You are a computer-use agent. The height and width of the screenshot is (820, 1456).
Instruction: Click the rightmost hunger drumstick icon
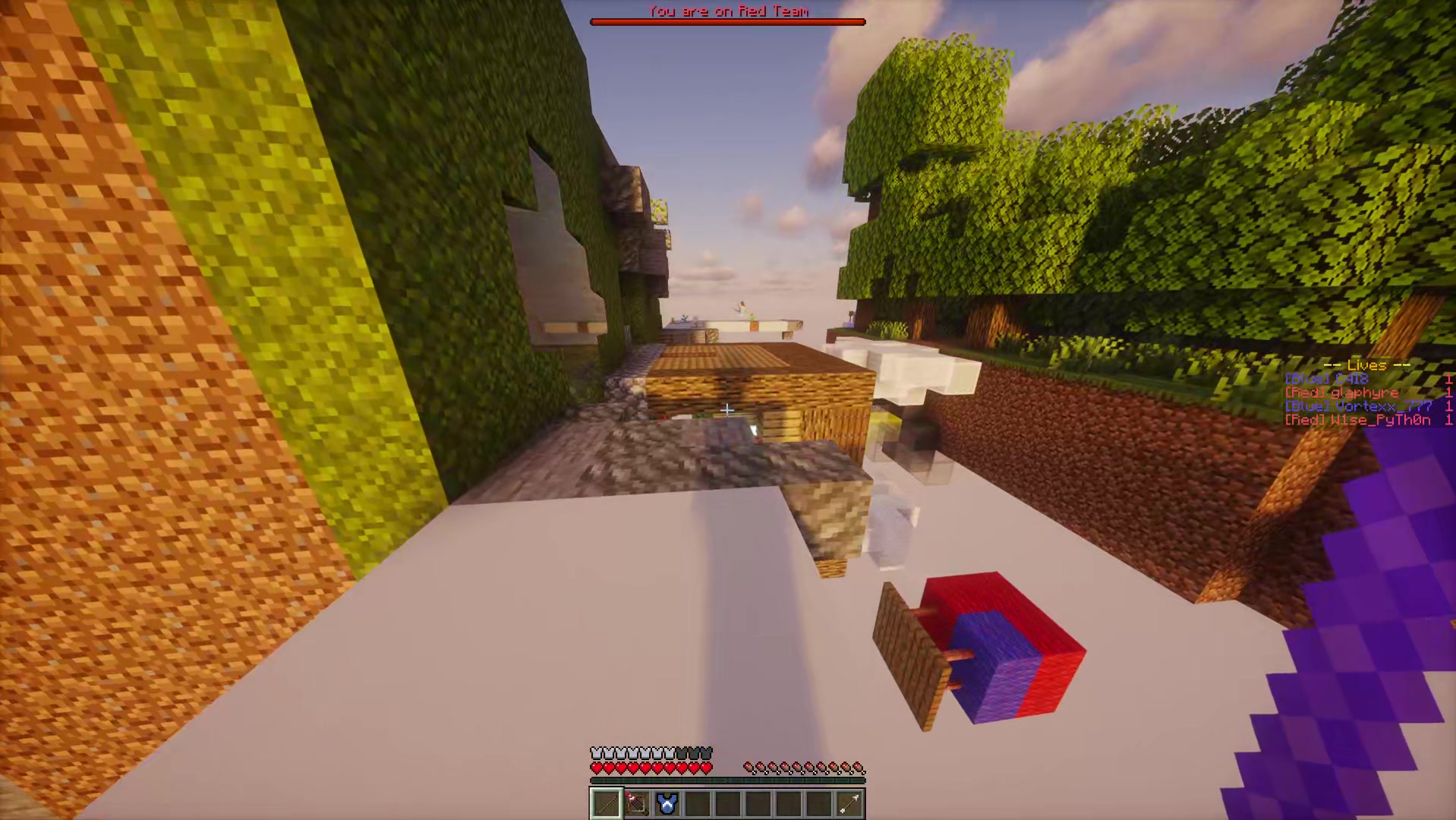[x=859, y=766]
